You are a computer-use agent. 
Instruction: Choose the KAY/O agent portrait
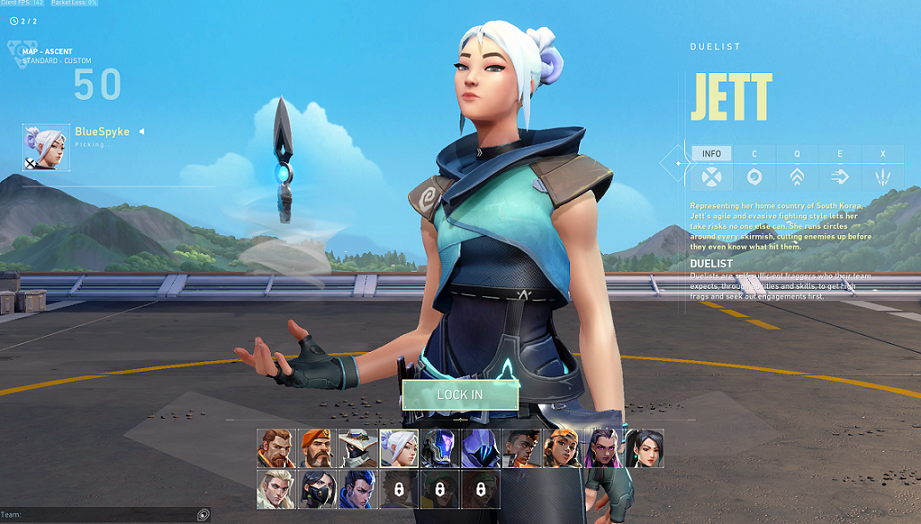click(x=440, y=449)
